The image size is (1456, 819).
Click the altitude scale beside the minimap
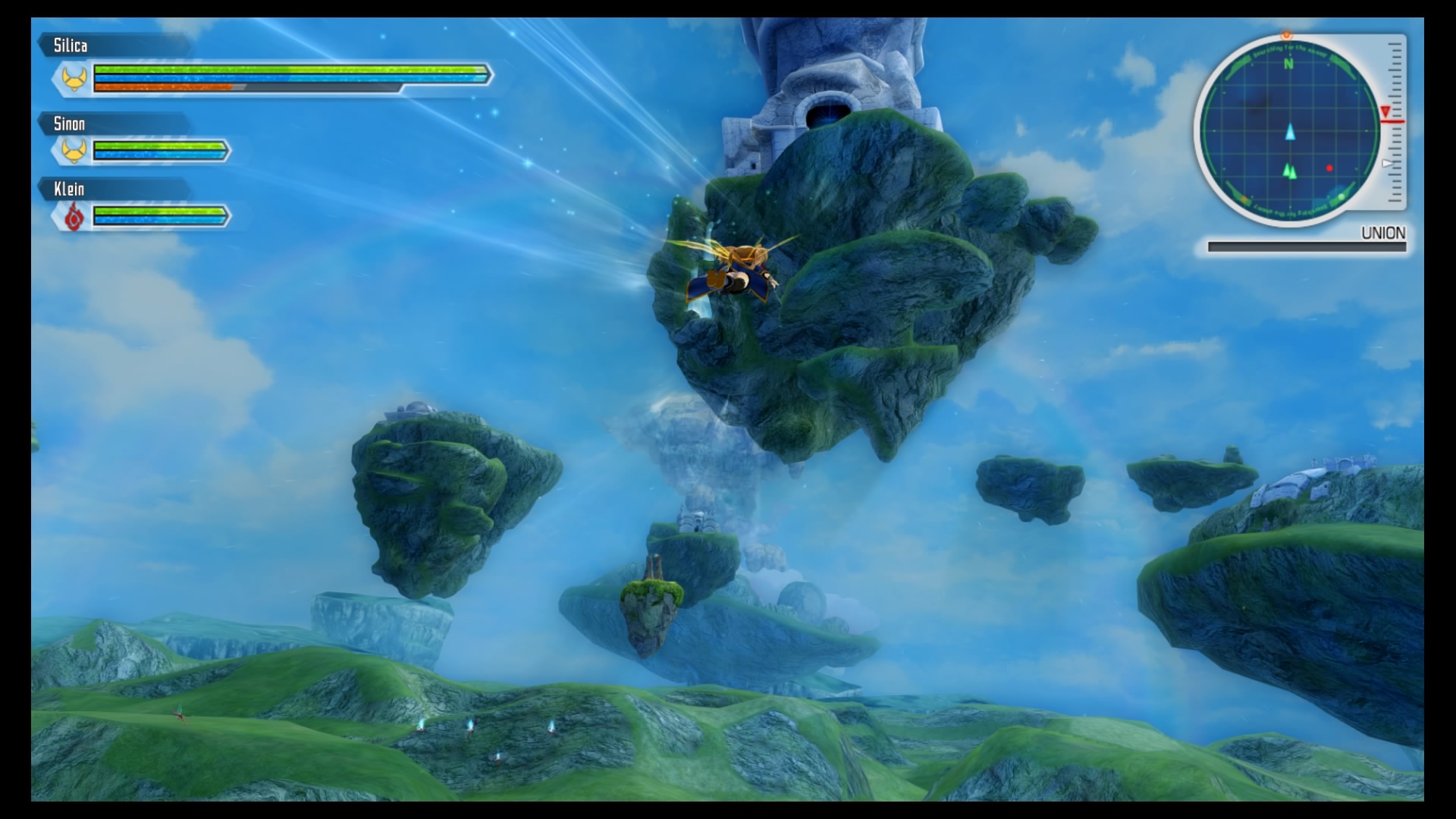(1394, 121)
